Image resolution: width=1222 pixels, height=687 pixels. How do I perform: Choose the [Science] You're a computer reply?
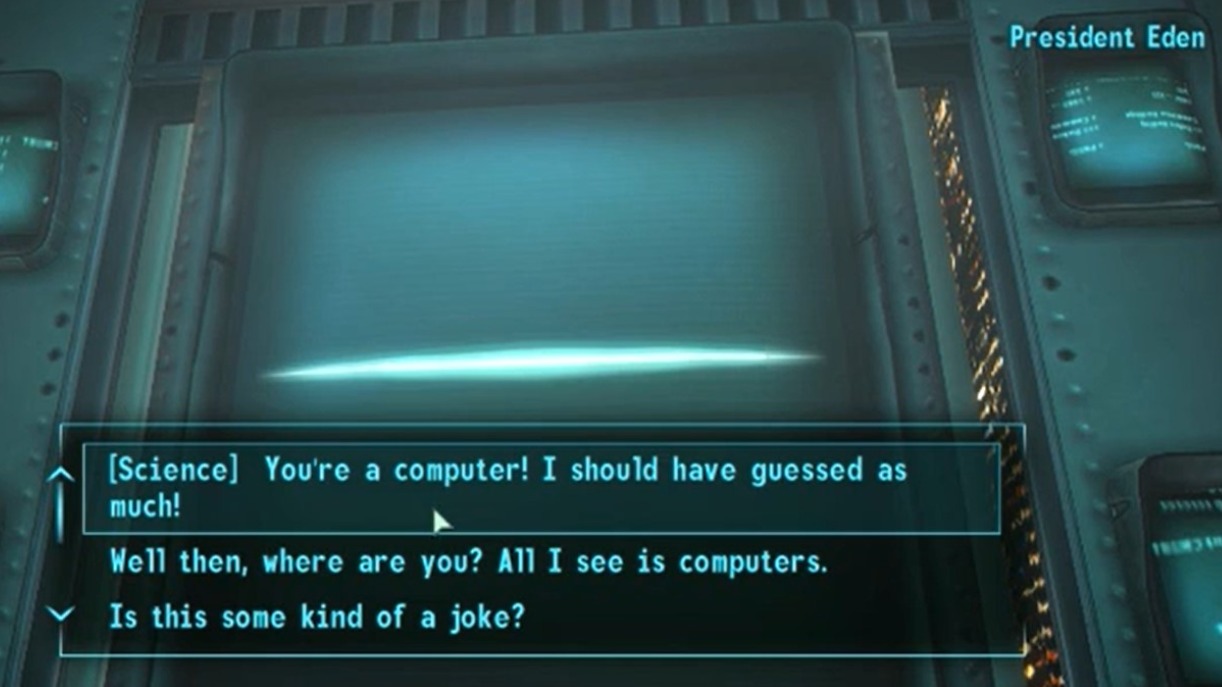click(508, 488)
